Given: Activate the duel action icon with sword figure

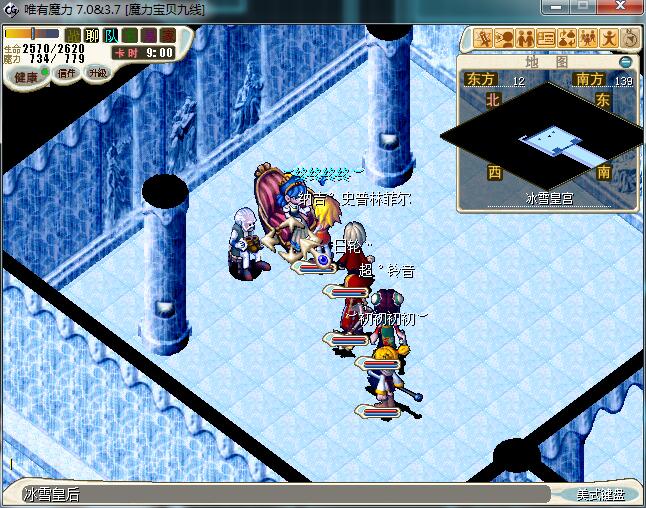Looking at the screenshot, I should [485, 39].
